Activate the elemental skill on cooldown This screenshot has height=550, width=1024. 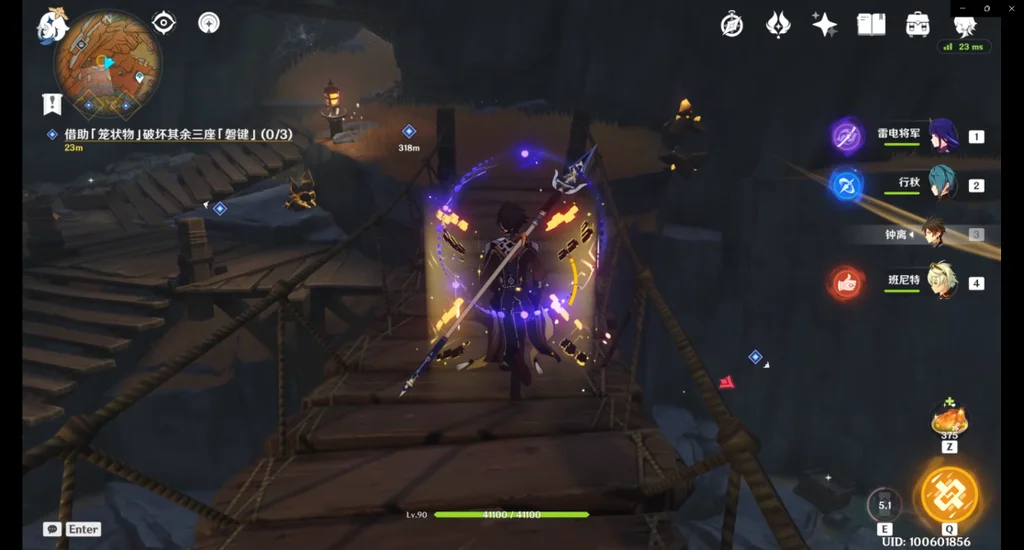pos(884,504)
